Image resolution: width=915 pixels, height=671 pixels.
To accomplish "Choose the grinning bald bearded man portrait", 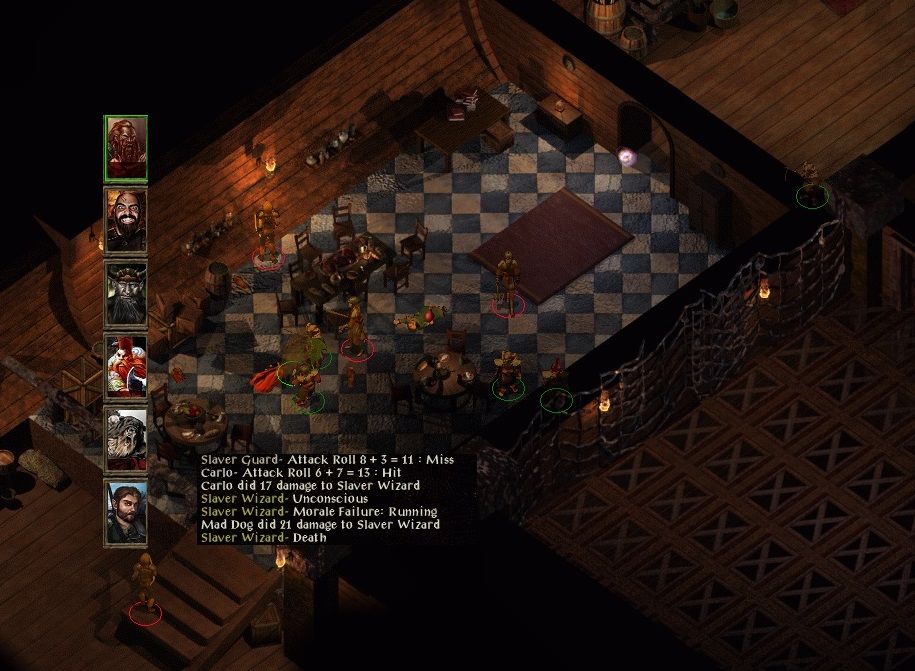I will tap(126, 221).
